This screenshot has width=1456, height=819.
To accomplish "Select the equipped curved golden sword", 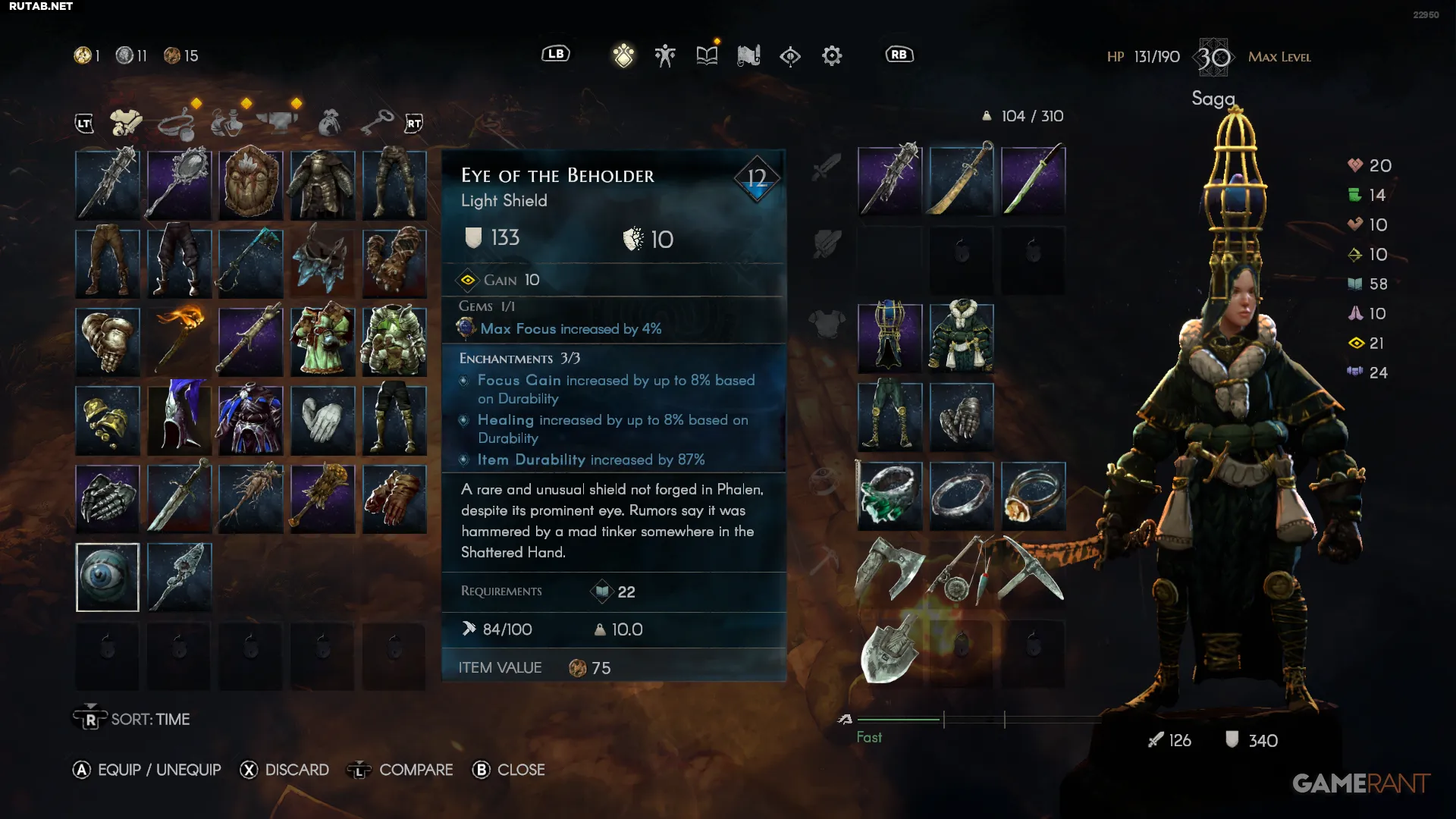I will click(x=962, y=180).
